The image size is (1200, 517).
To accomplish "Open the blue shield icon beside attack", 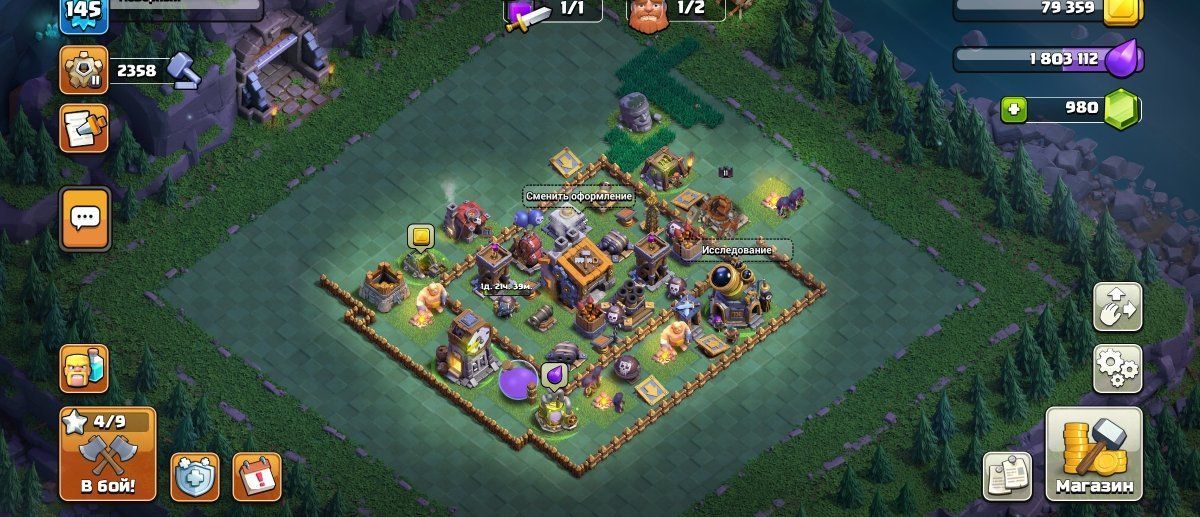I will tap(194, 476).
